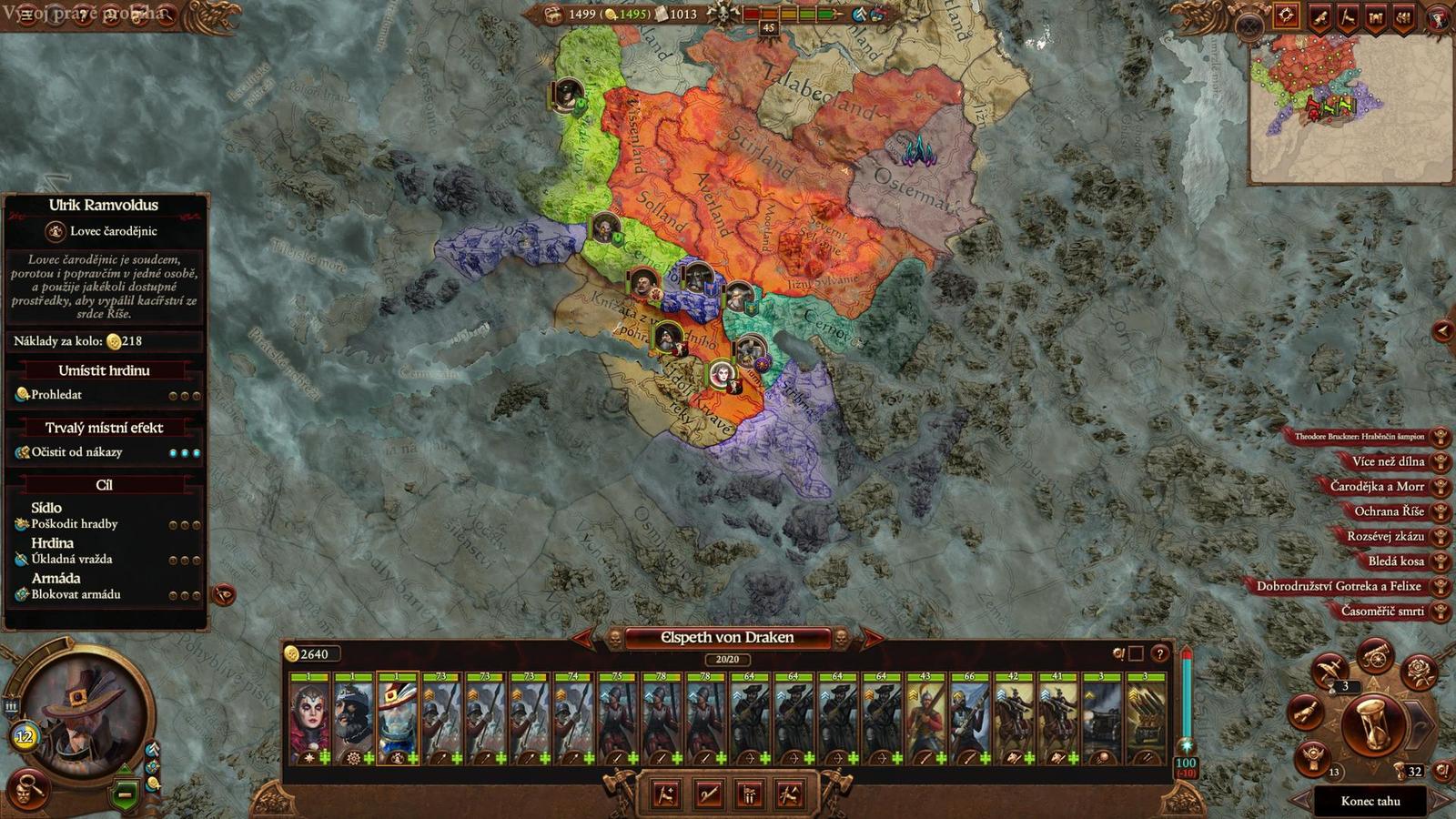Open the Dobrodružství Gotreka a Felixe event notification
The height and width of the screenshot is (819, 1456).
[1338, 587]
